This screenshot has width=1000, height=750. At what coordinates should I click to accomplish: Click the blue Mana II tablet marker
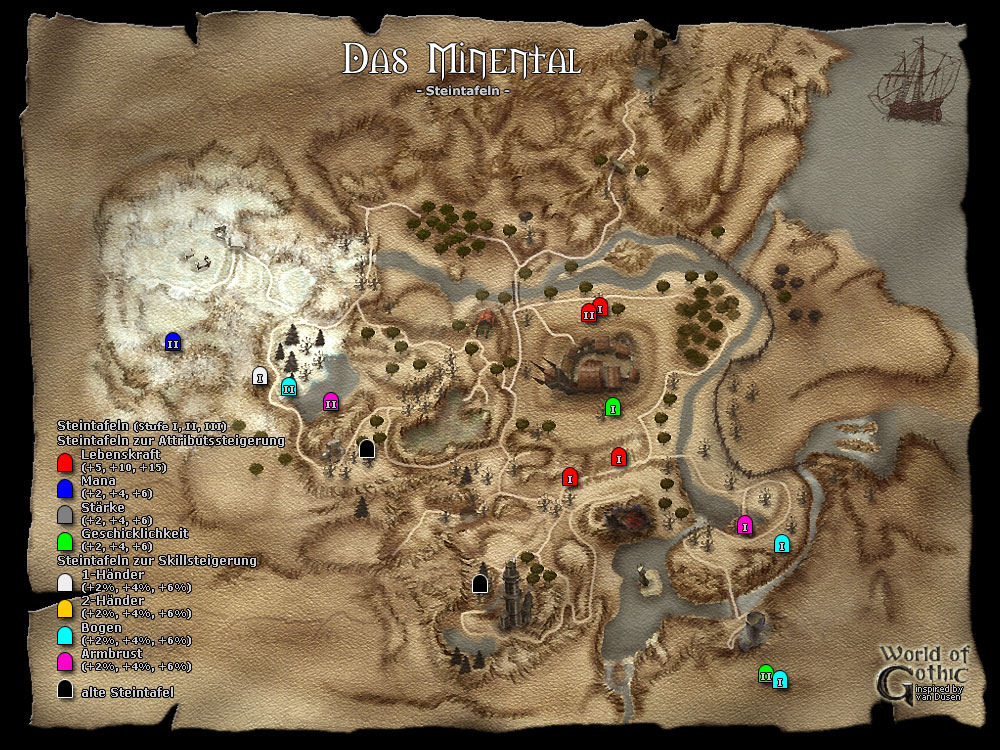coord(172,342)
